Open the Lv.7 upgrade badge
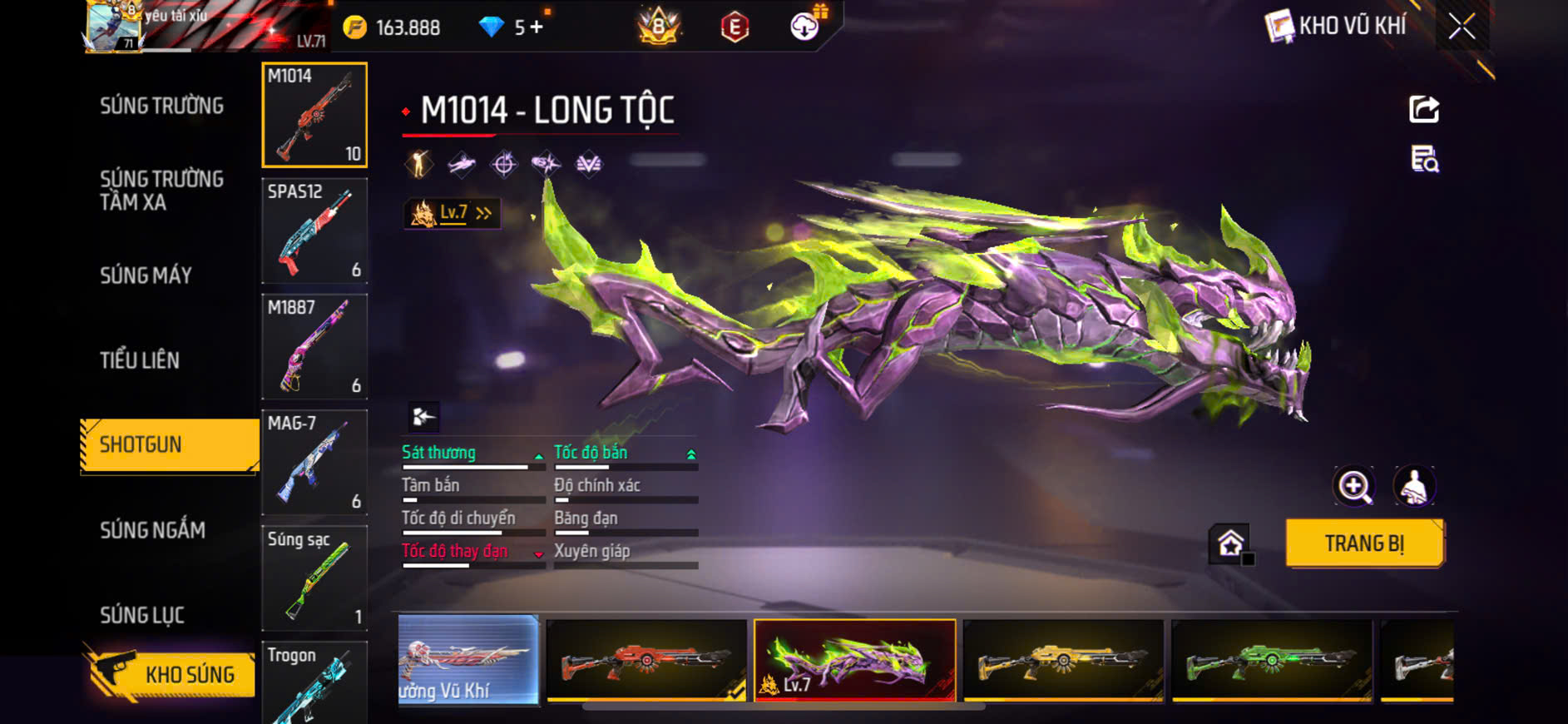This screenshot has width=1568, height=724. click(453, 213)
